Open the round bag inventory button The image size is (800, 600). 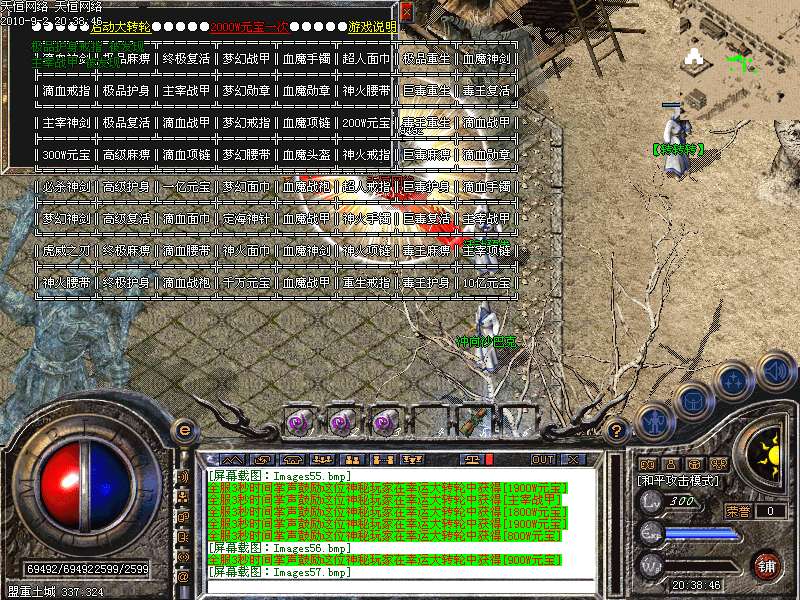692,399
